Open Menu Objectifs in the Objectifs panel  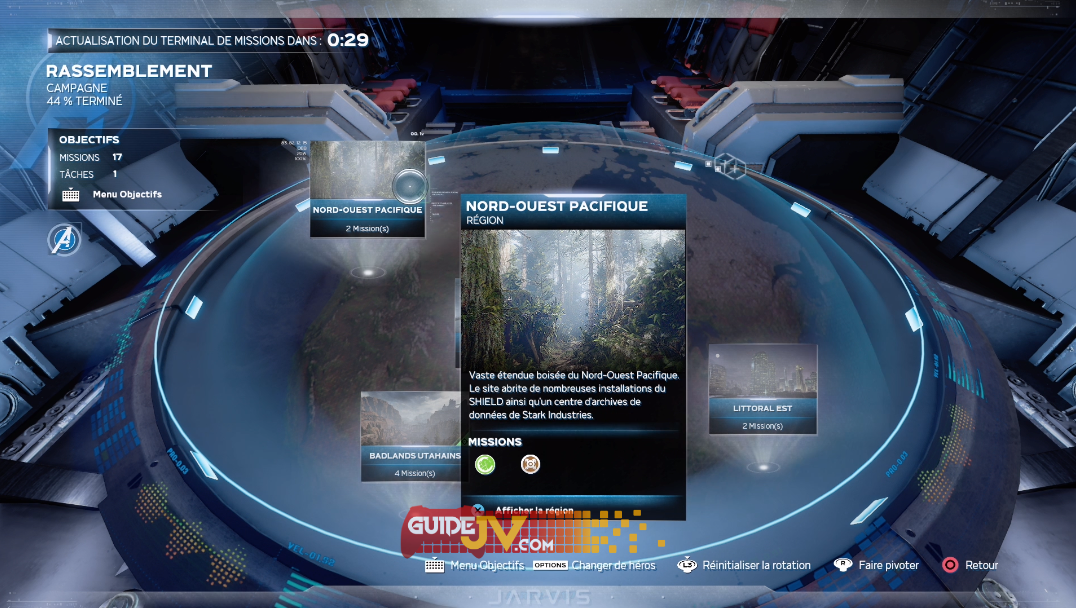[x=126, y=194]
